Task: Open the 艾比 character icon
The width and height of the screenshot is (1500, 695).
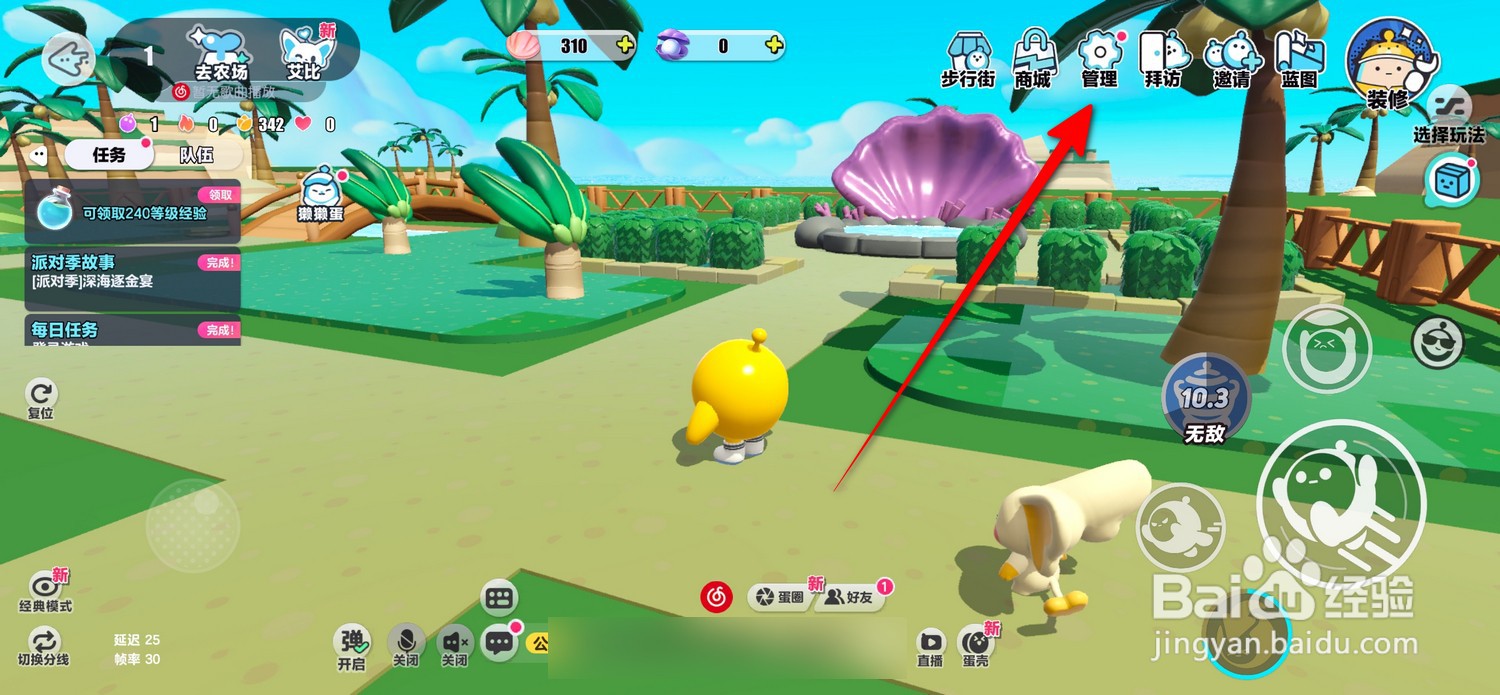Action: 304,52
